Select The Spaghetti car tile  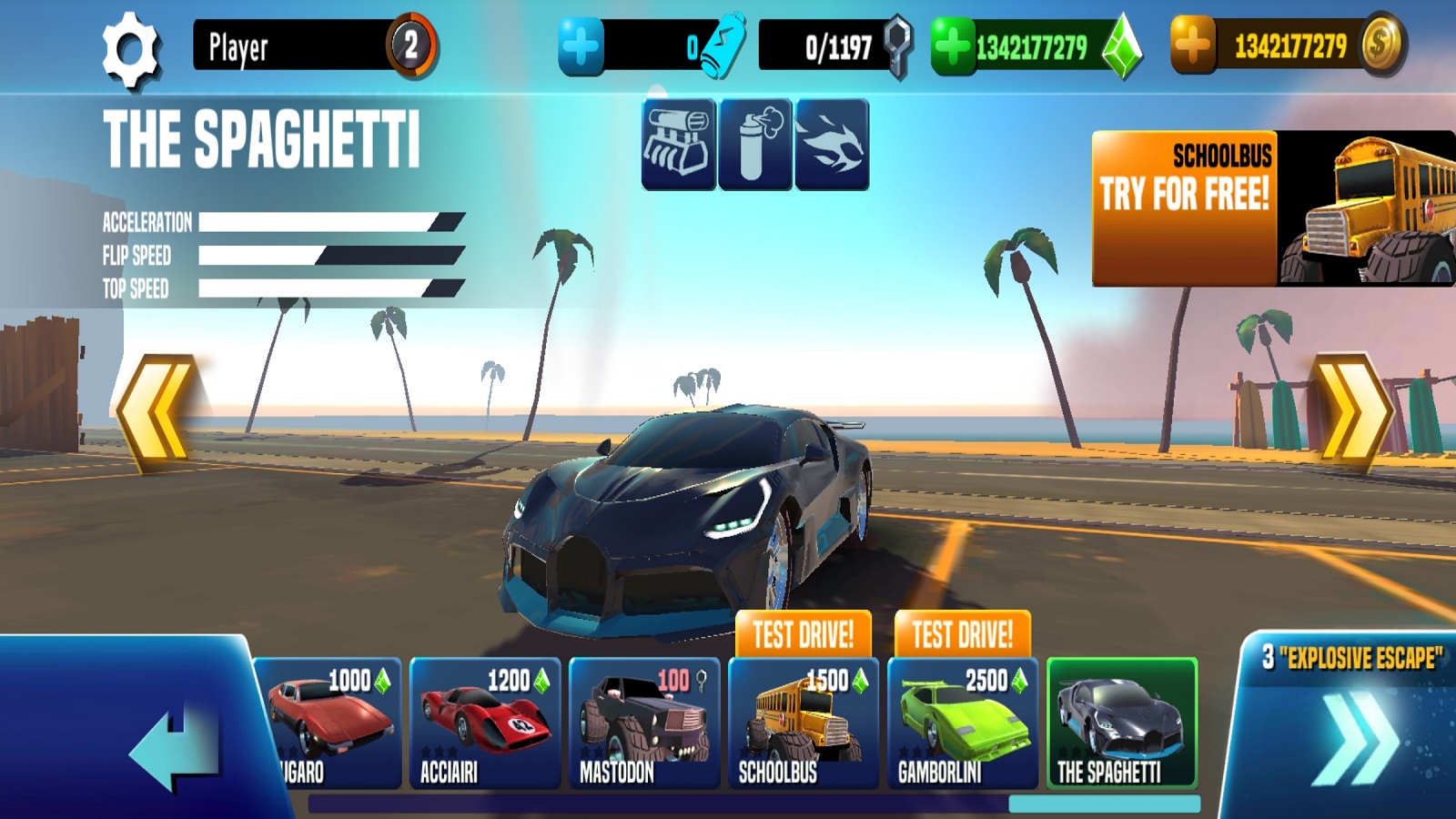(1121, 723)
